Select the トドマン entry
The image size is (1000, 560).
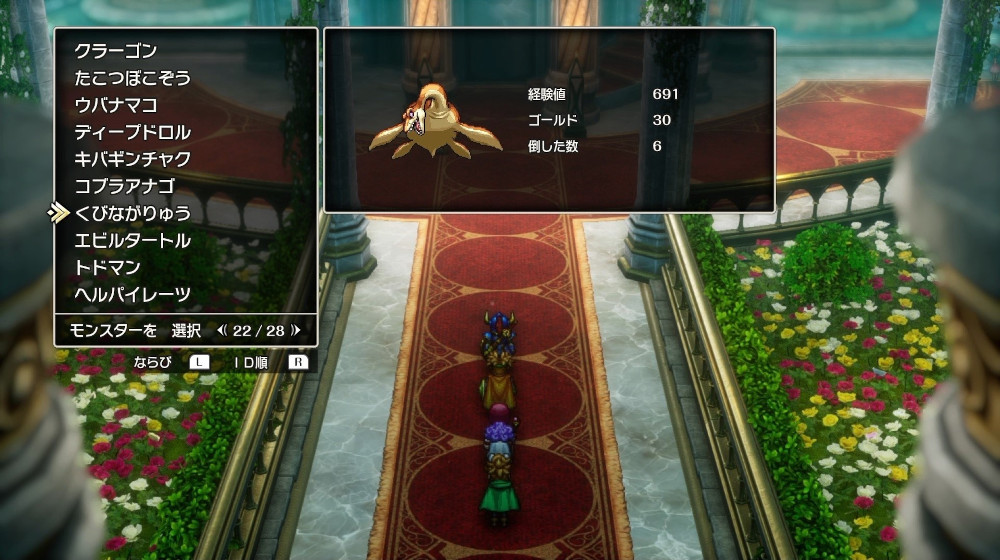107,267
